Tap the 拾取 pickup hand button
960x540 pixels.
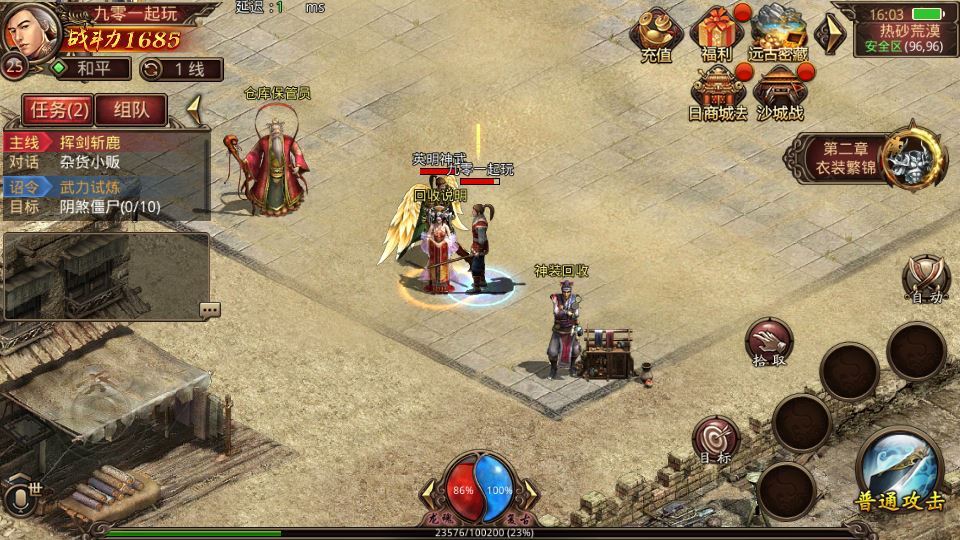(x=768, y=341)
